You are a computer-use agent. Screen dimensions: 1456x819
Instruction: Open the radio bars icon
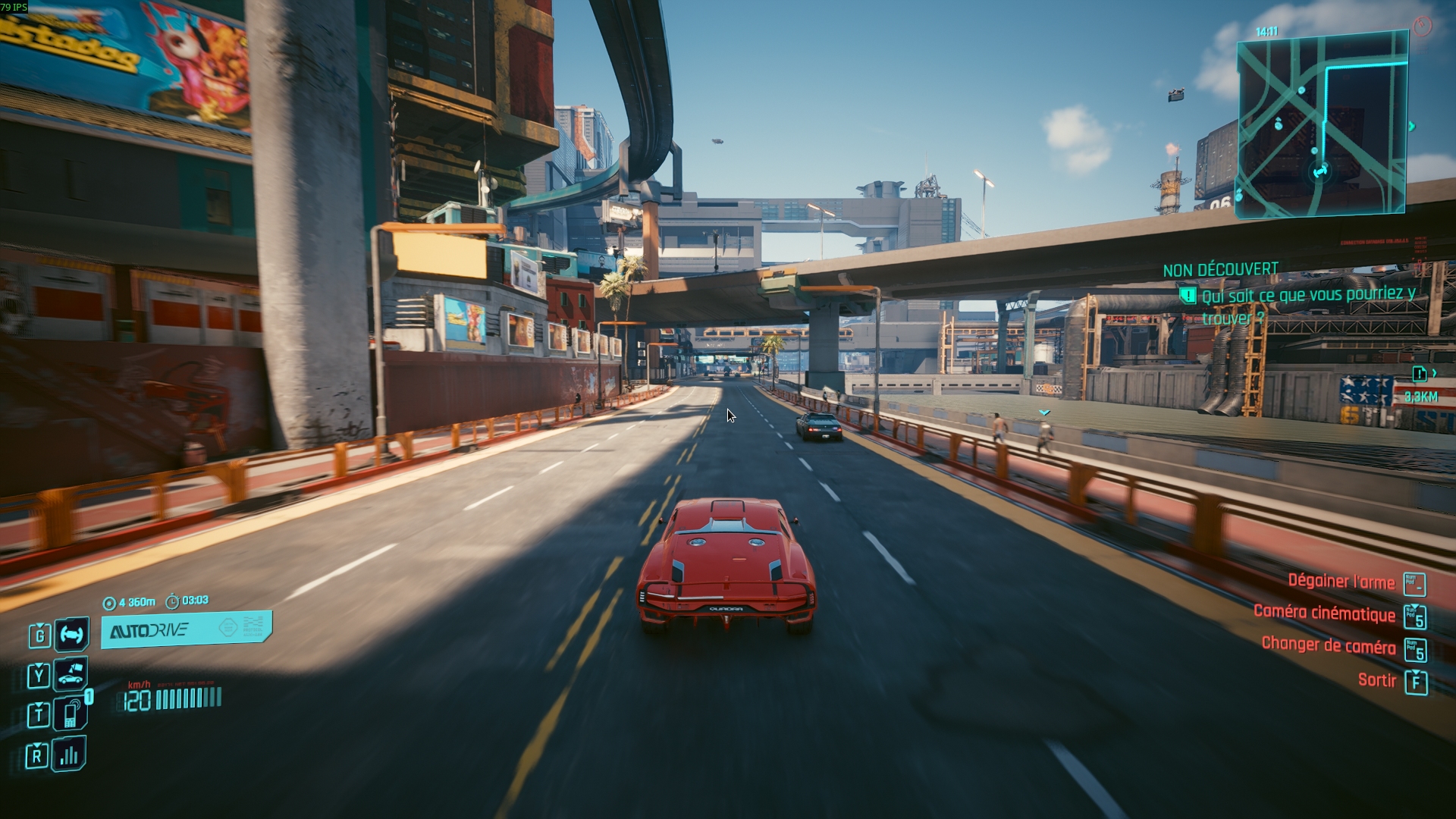(x=69, y=755)
